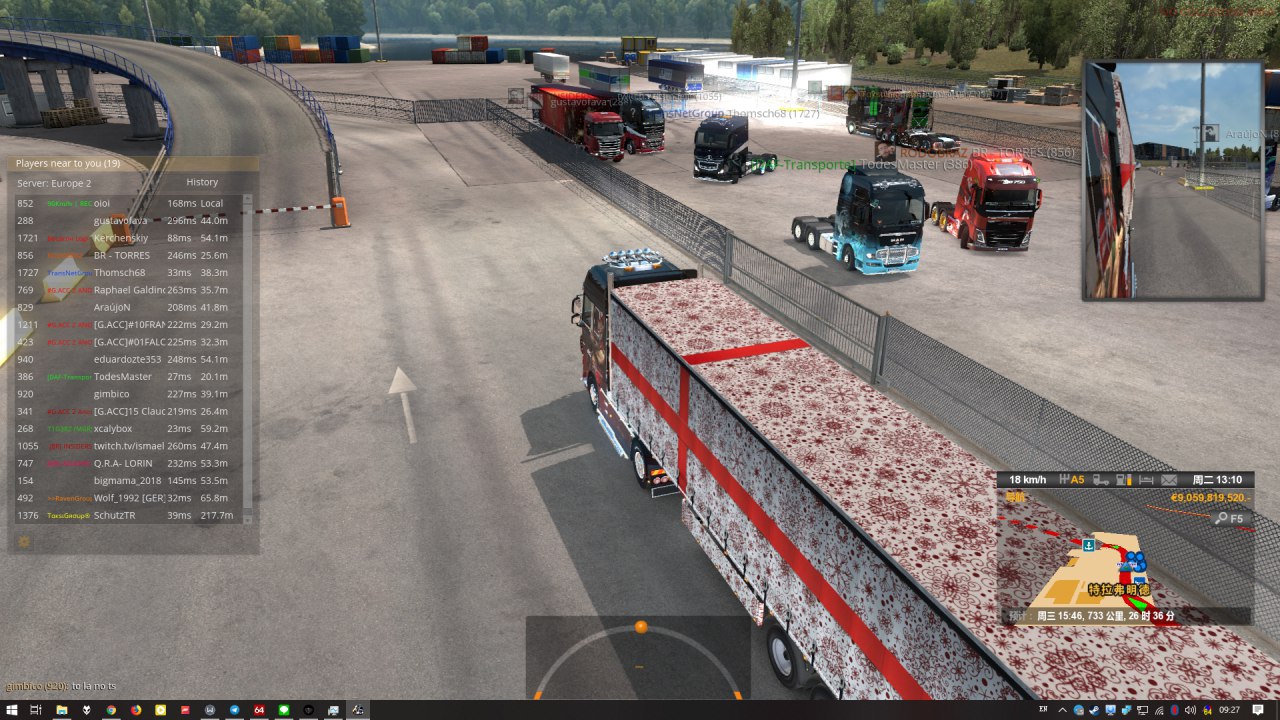Select Thomsch68 in nearby players
Image resolution: width=1280 pixels, height=720 pixels.
(119, 273)
